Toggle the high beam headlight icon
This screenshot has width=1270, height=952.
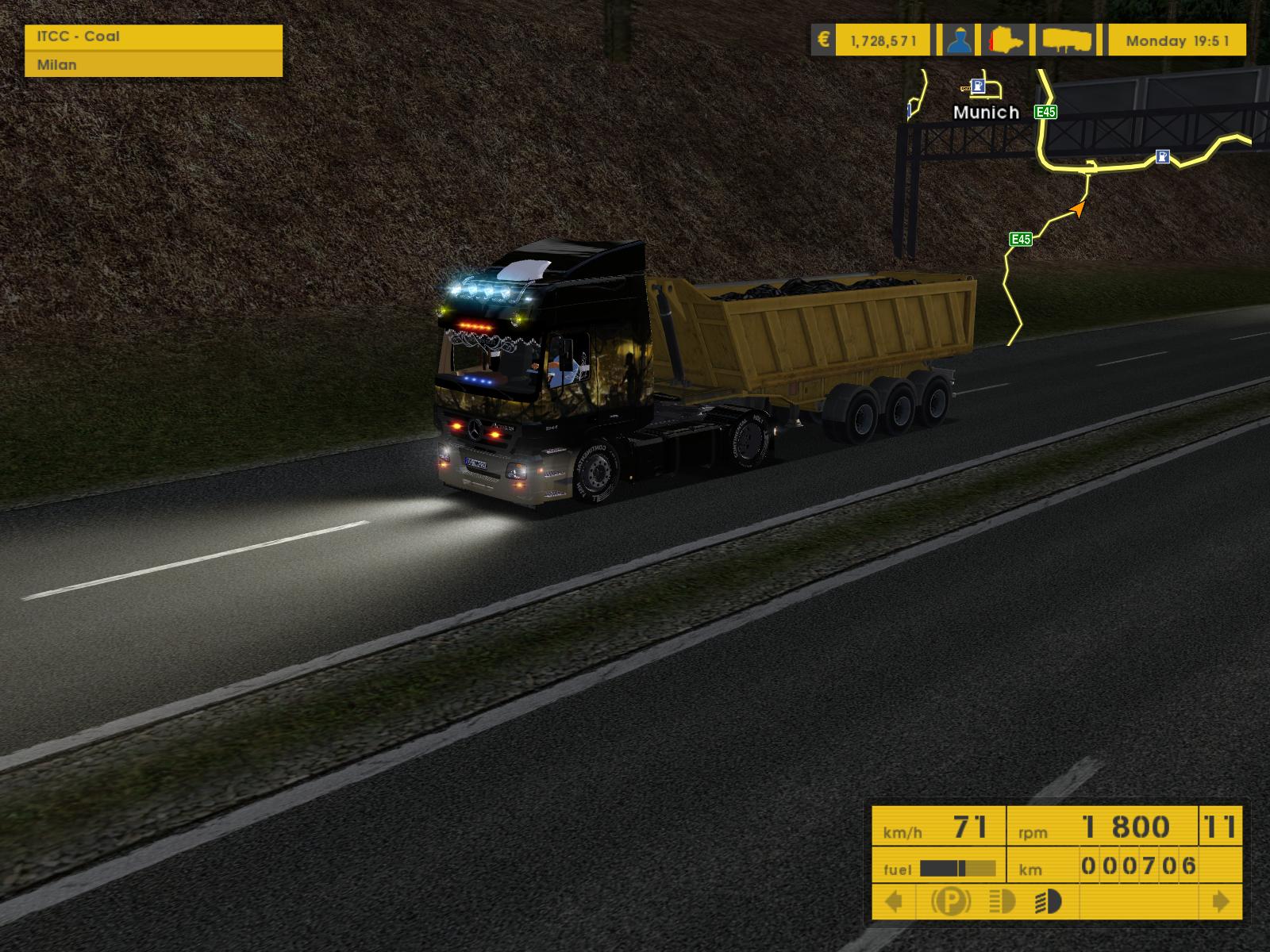tap(1003, 902)
